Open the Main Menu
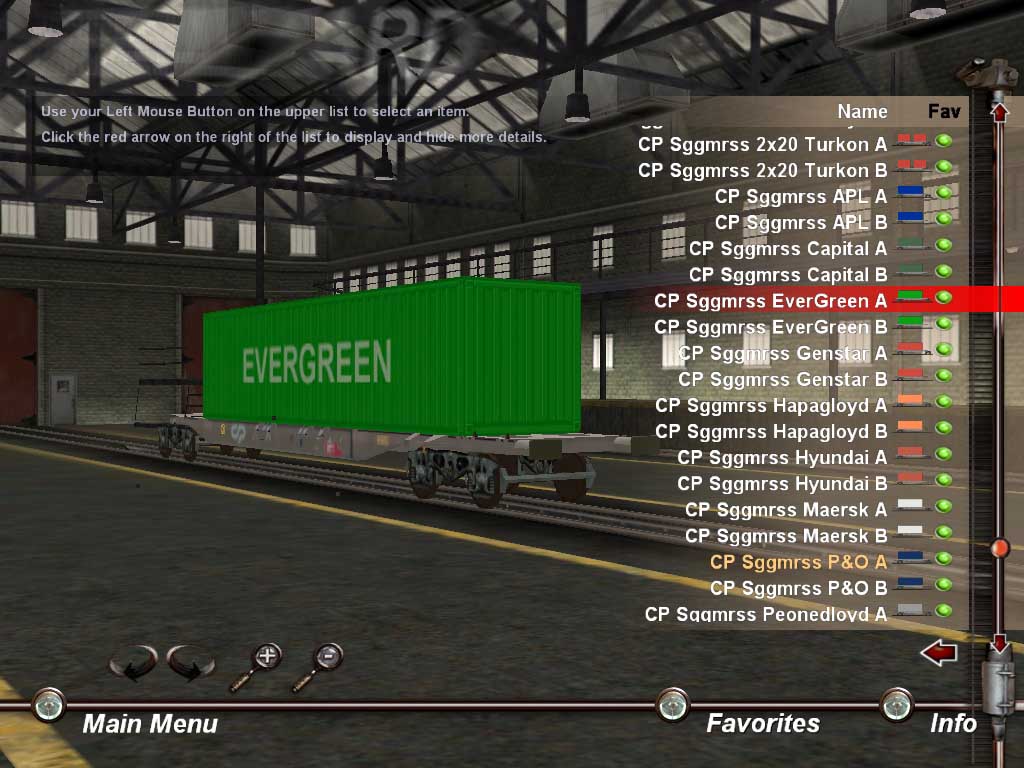The height and width of the screenshot is (768, 1024). [x=149, y=723]
